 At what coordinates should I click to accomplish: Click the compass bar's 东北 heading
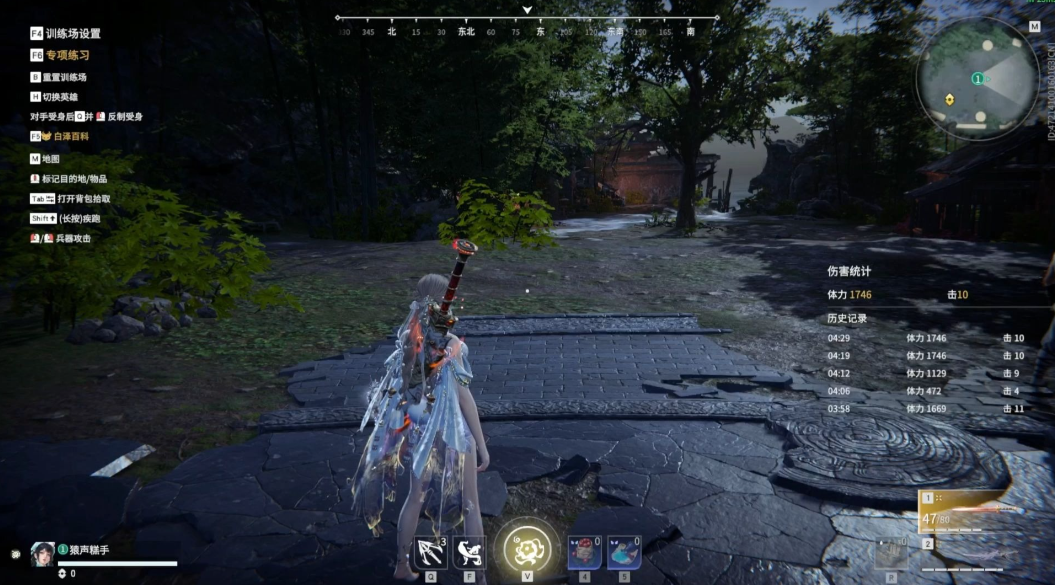(466, 32)
